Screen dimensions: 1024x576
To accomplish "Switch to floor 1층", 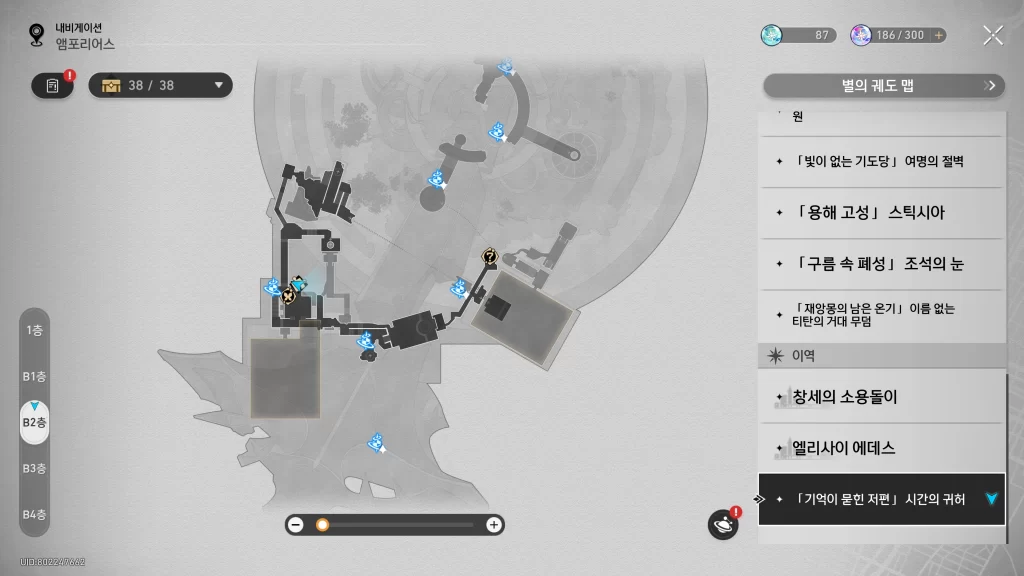I will point(34,329).
